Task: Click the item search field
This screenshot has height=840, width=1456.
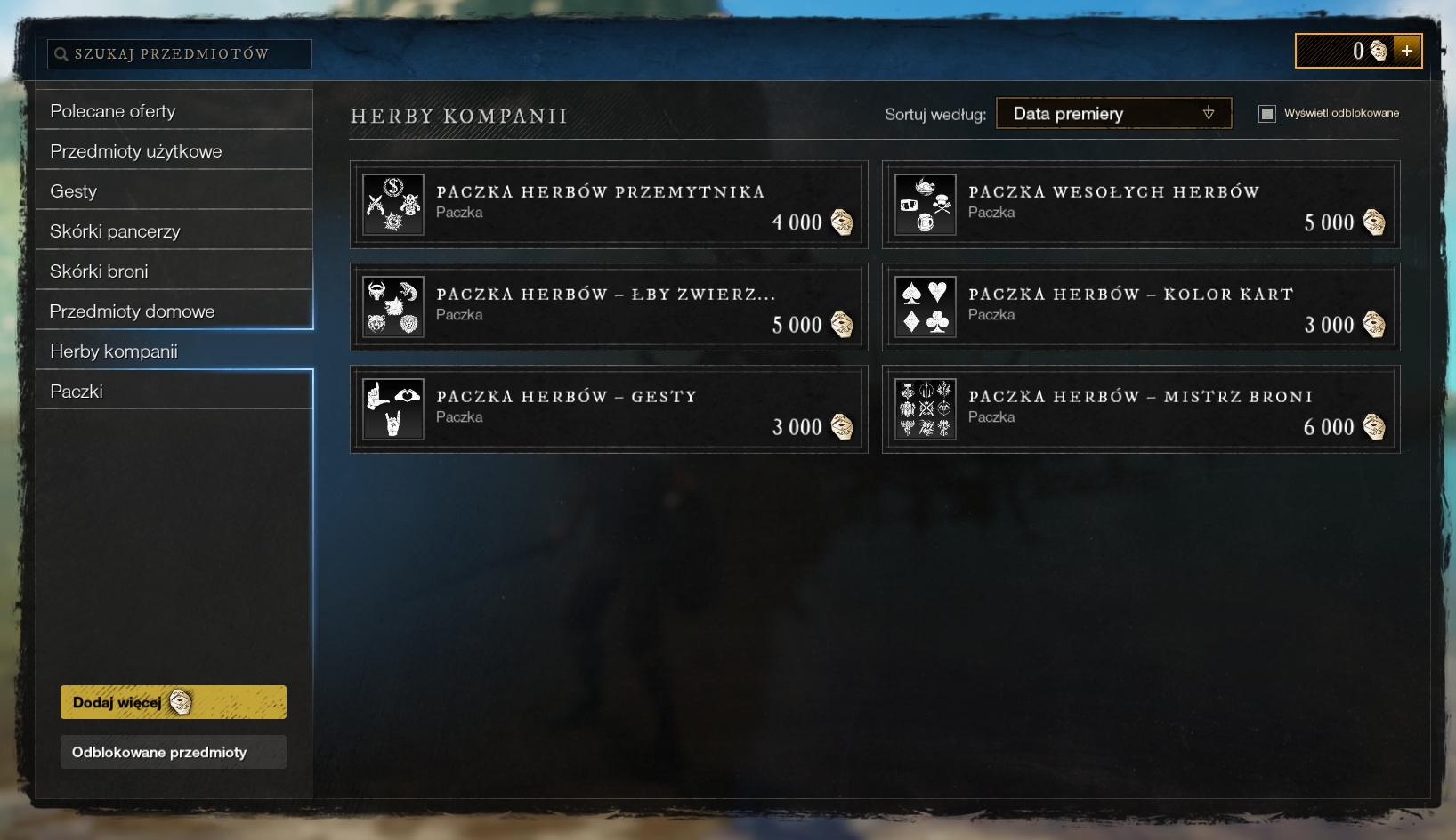Action: tap(179, 54)
